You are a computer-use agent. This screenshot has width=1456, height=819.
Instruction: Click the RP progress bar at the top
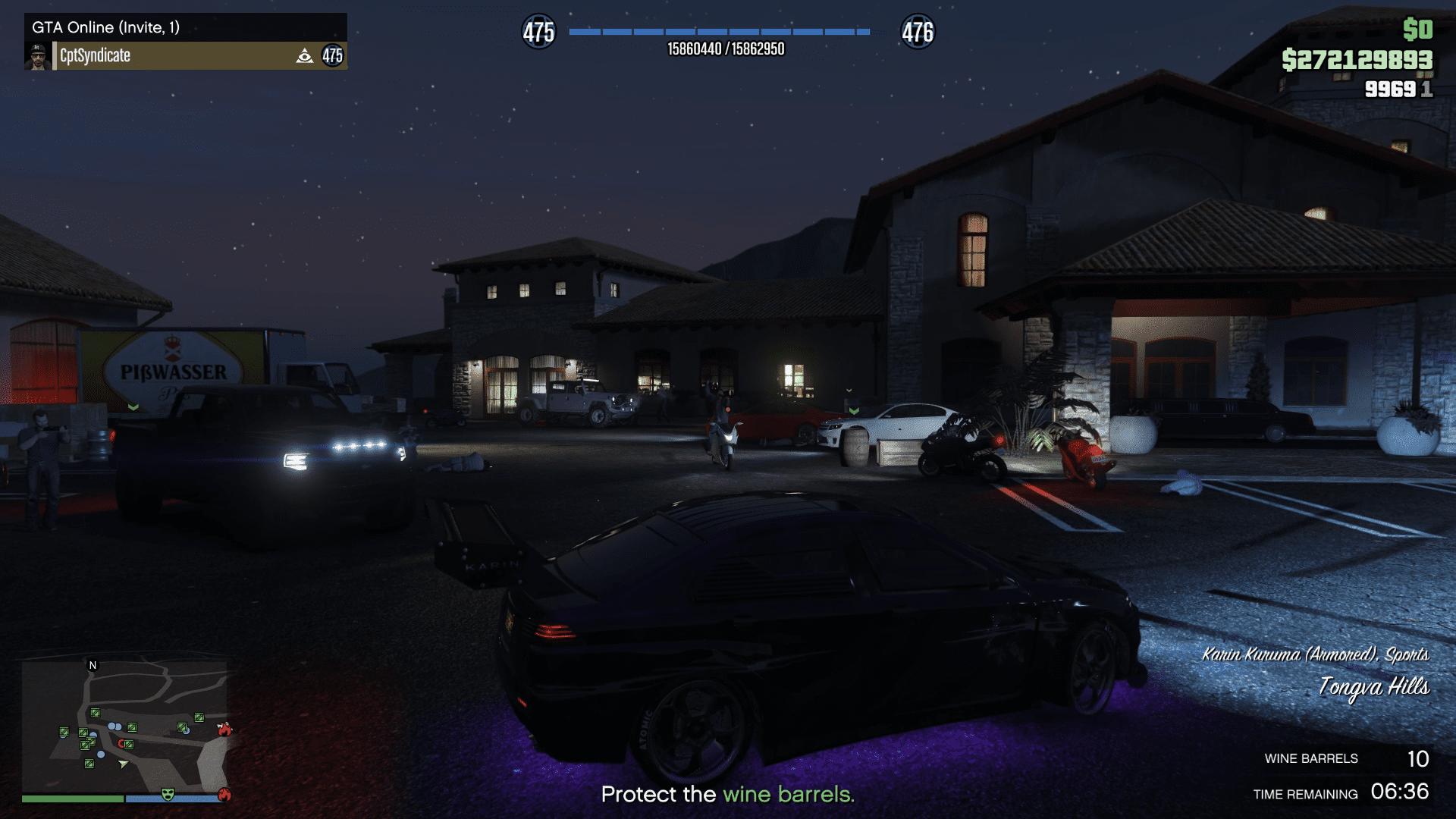(x=719, y=32)
